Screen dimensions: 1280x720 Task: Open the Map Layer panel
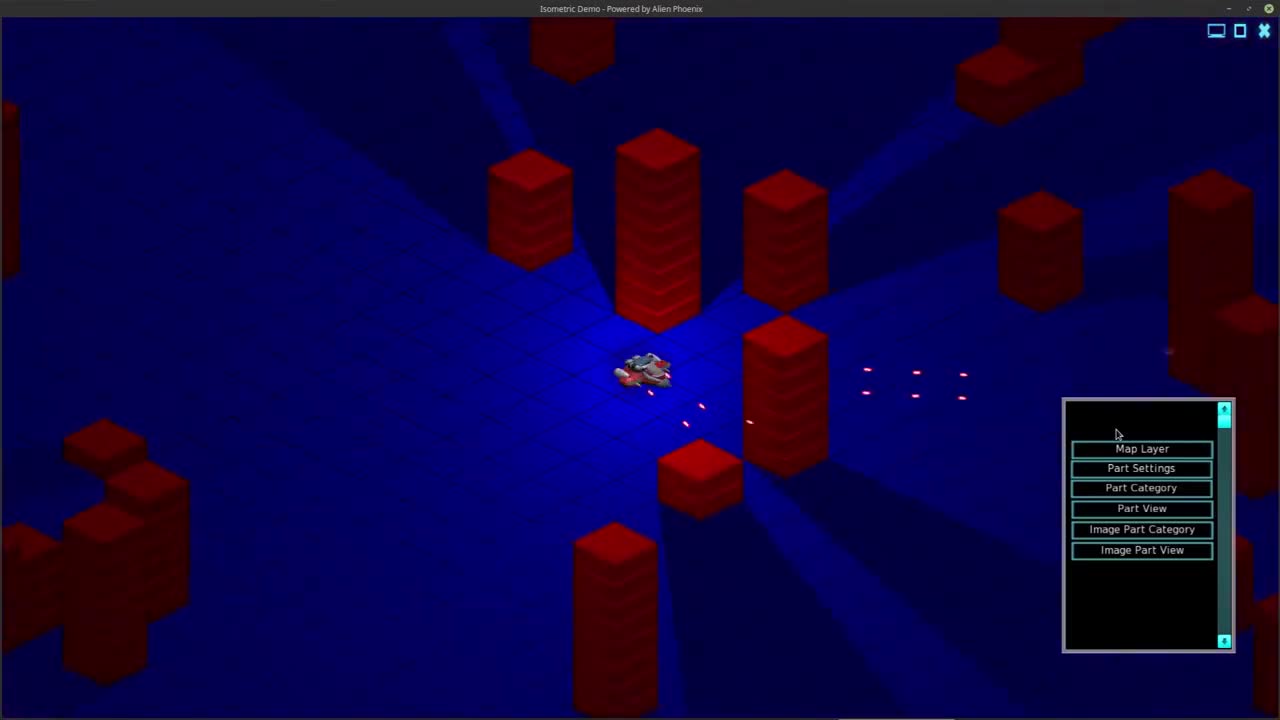1141,448
